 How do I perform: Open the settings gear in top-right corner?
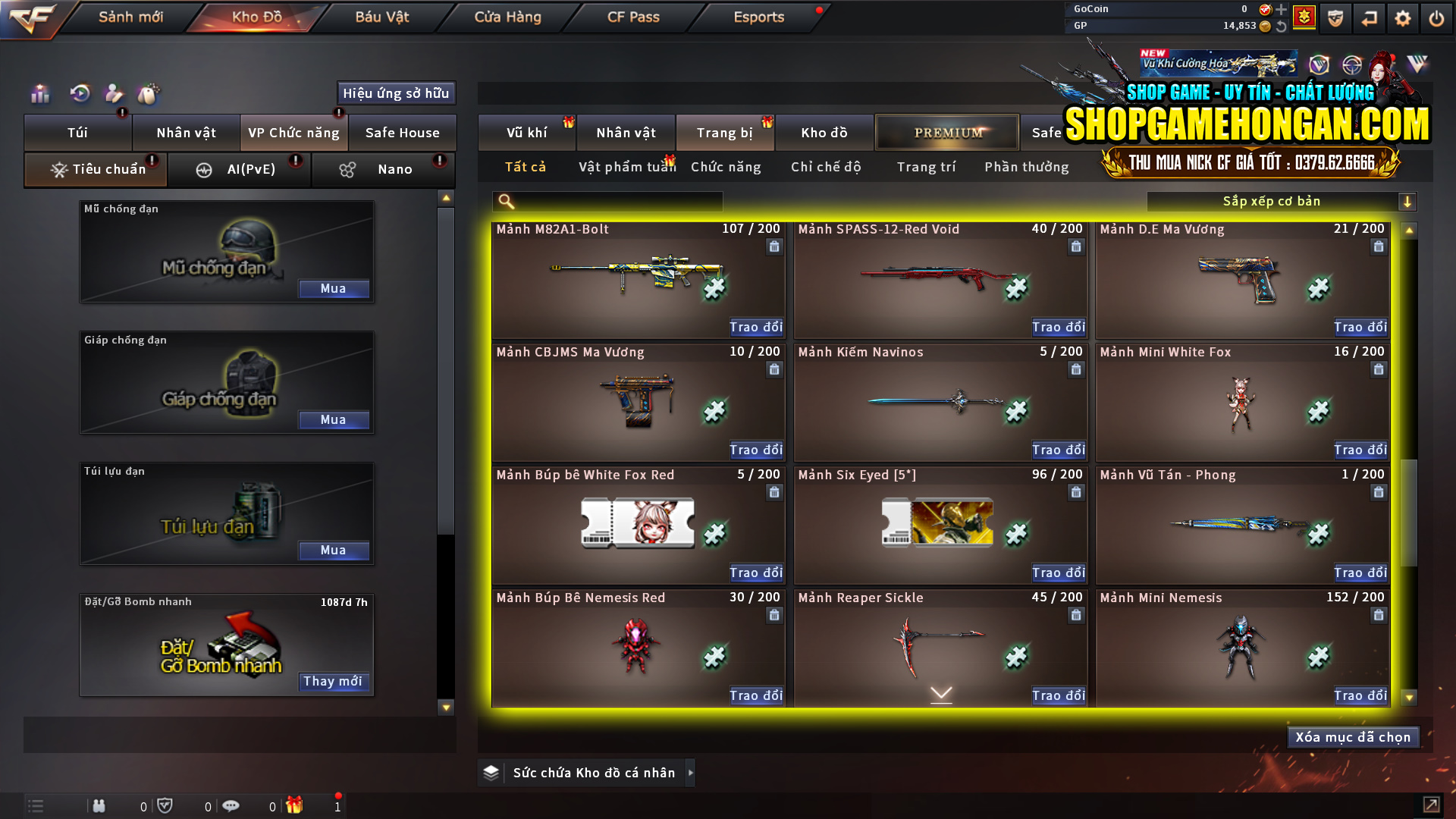(x=1402, y=18)
